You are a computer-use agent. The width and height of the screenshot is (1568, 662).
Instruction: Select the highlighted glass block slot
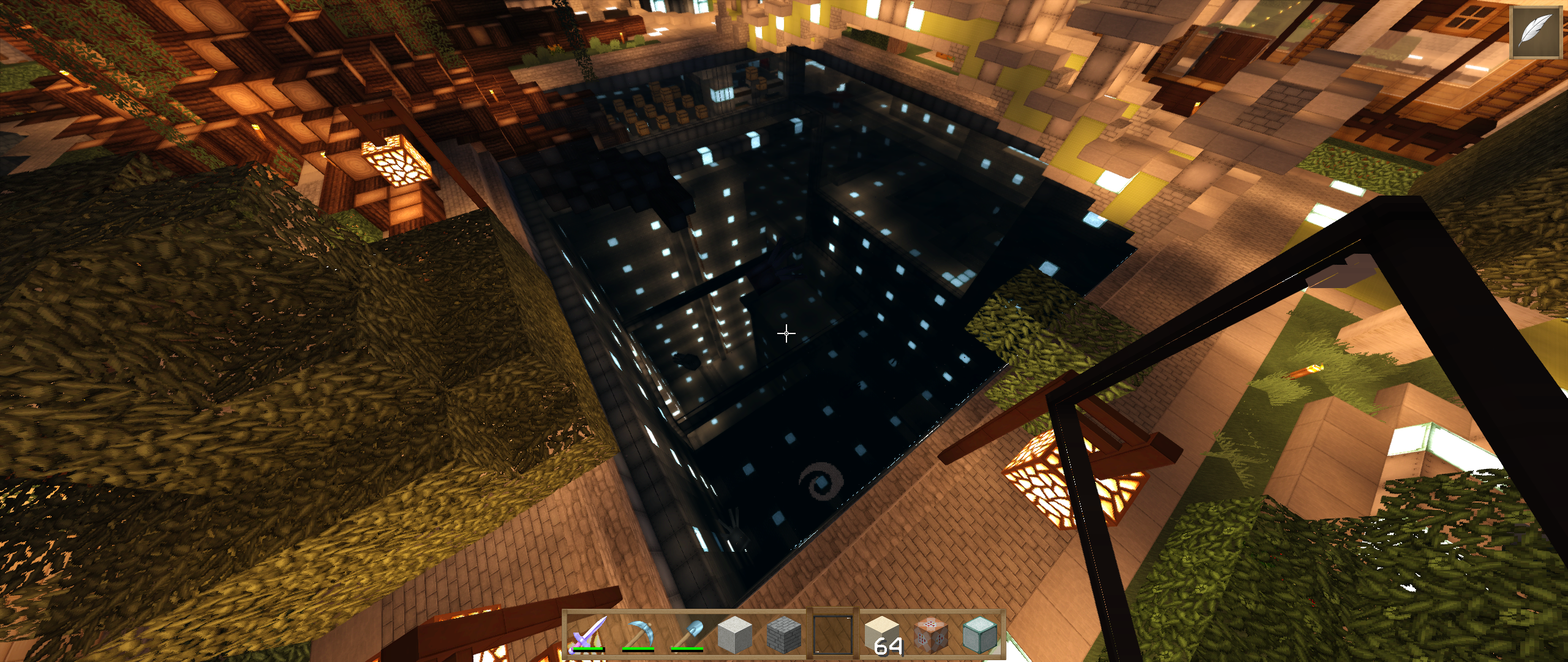(833, 634)
